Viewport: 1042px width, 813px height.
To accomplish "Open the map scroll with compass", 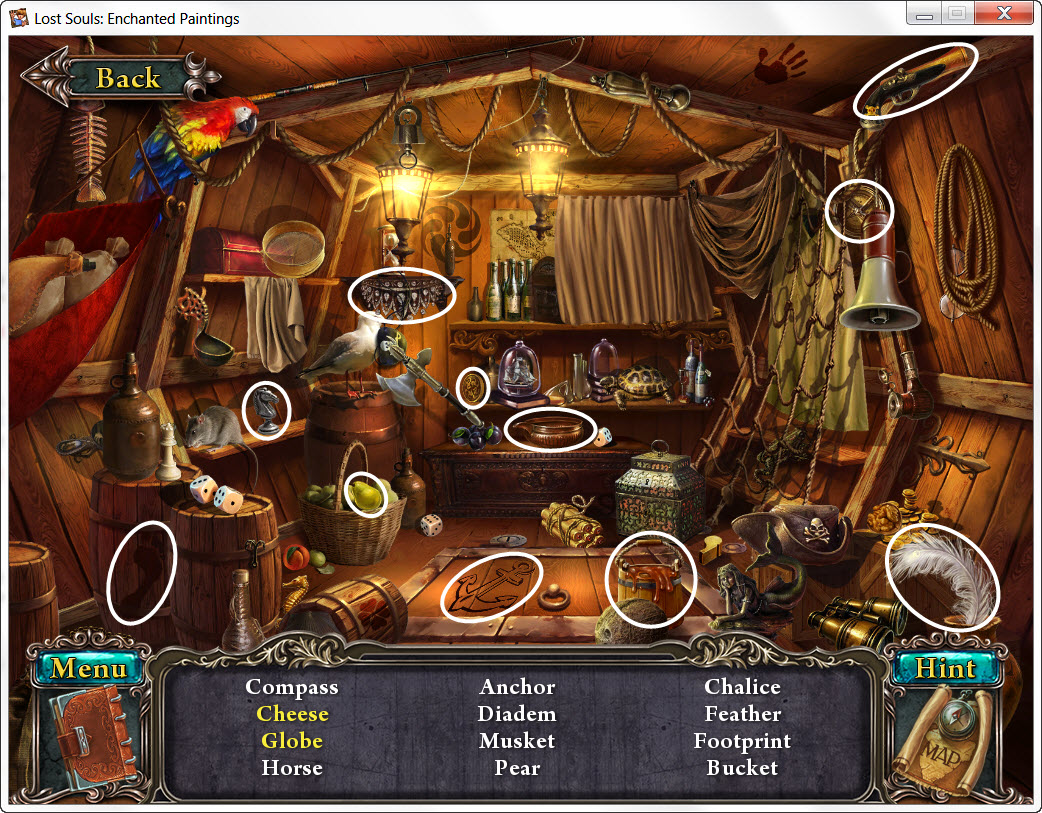I will pos(944,742).
